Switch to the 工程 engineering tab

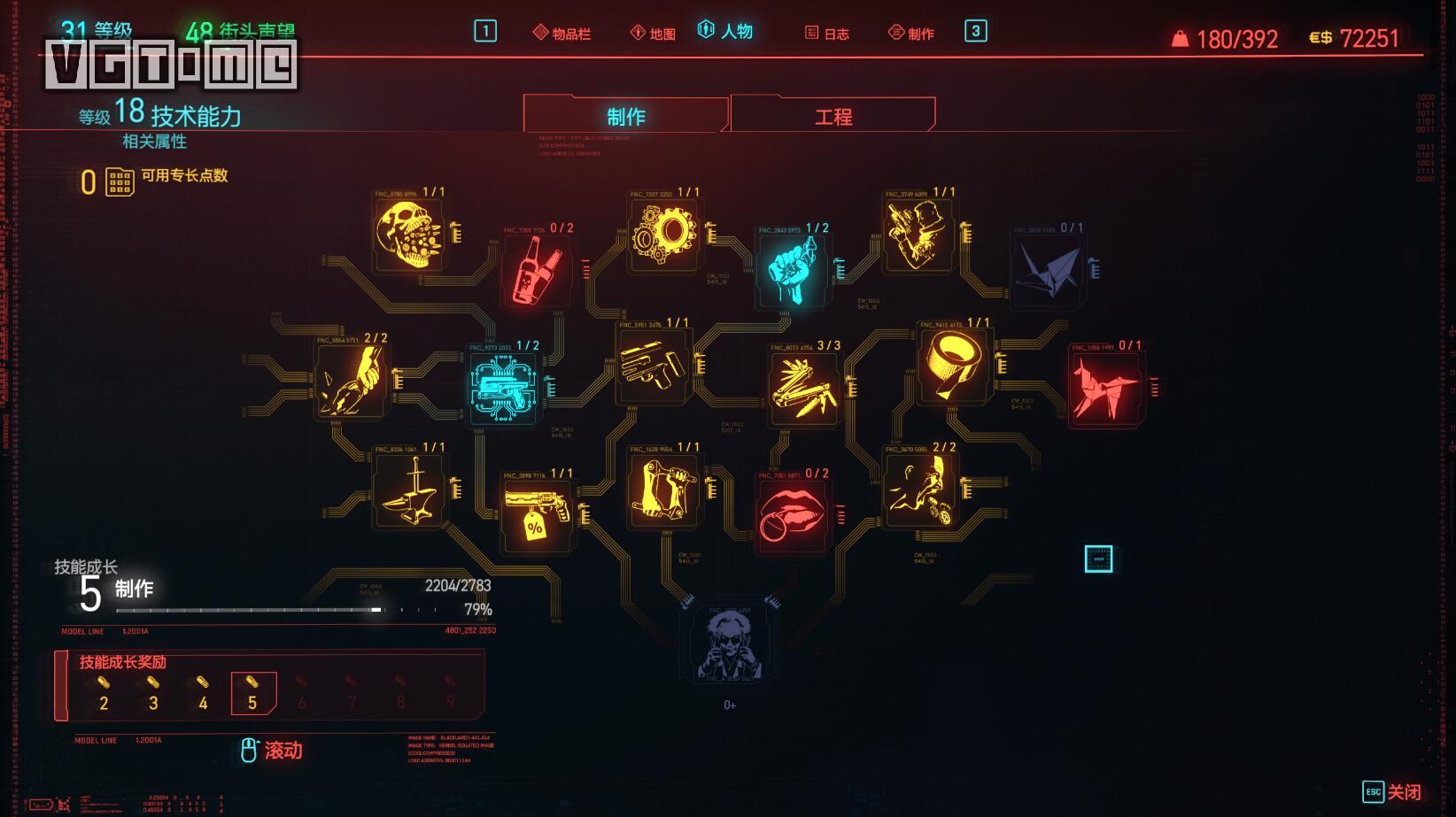[833, 116]
